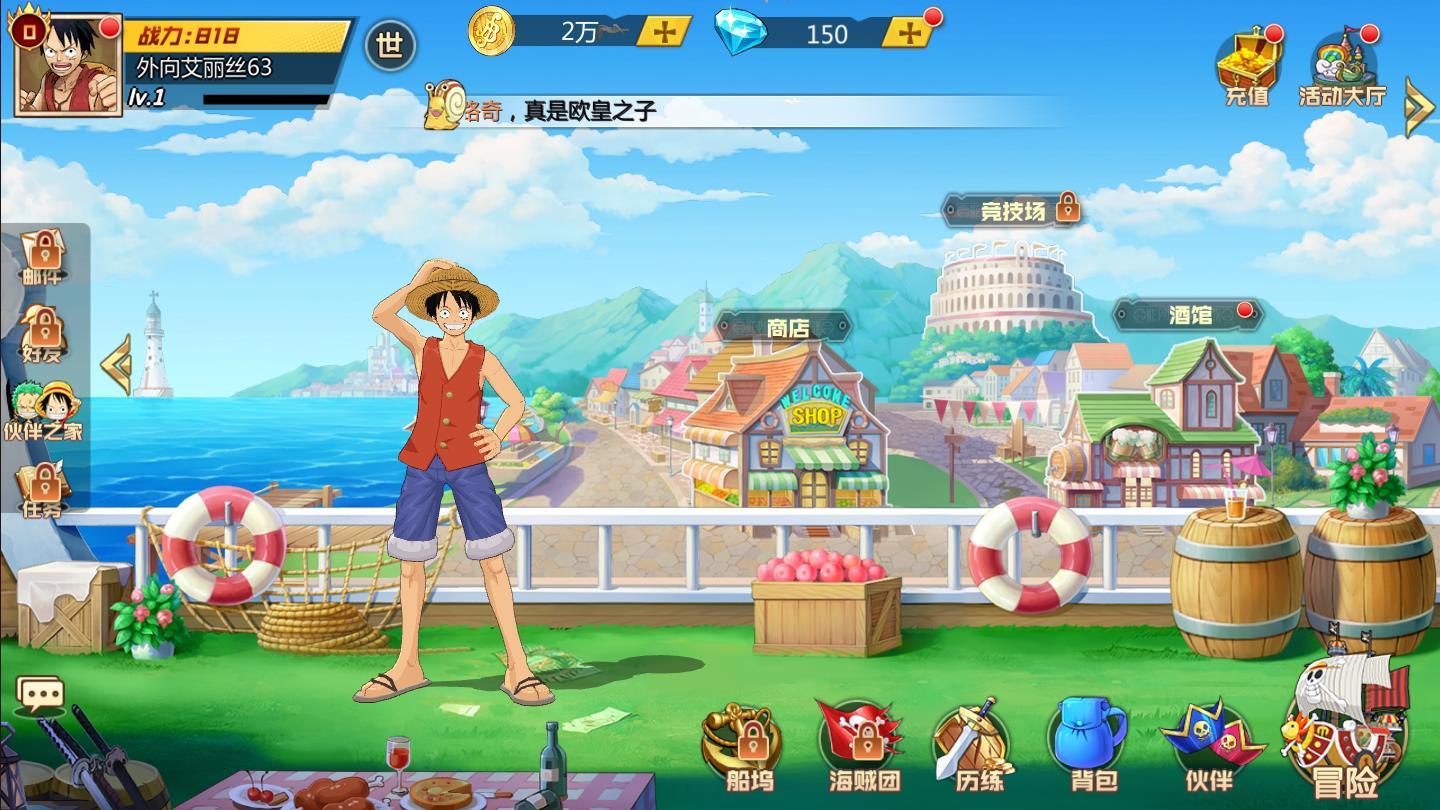This screenshot has width=1440, height=810.
Task: Open the 背包 backpack inventory
Action: [1088, 747]
